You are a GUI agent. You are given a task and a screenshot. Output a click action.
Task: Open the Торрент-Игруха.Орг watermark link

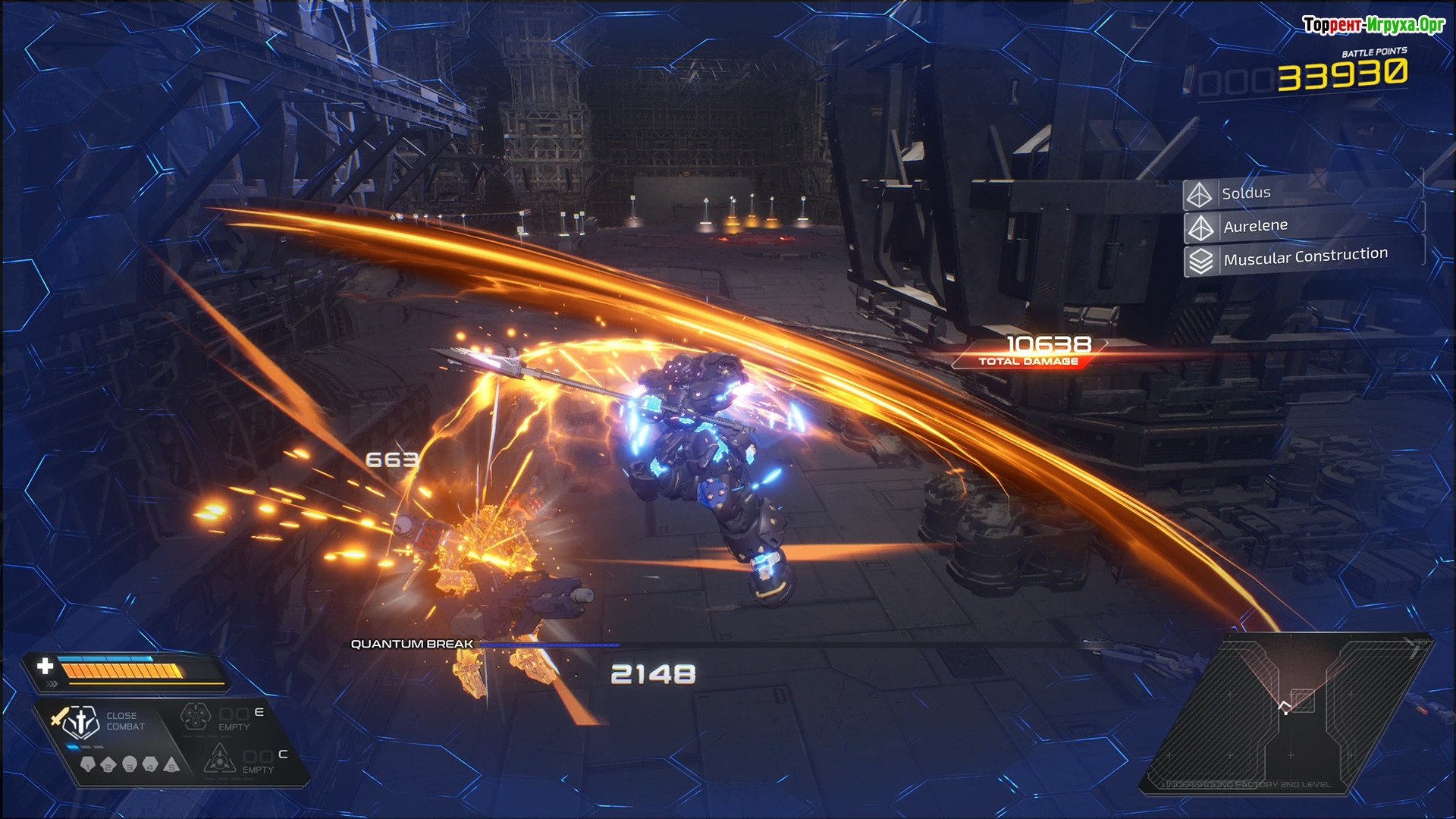(x=1373, y=25)
